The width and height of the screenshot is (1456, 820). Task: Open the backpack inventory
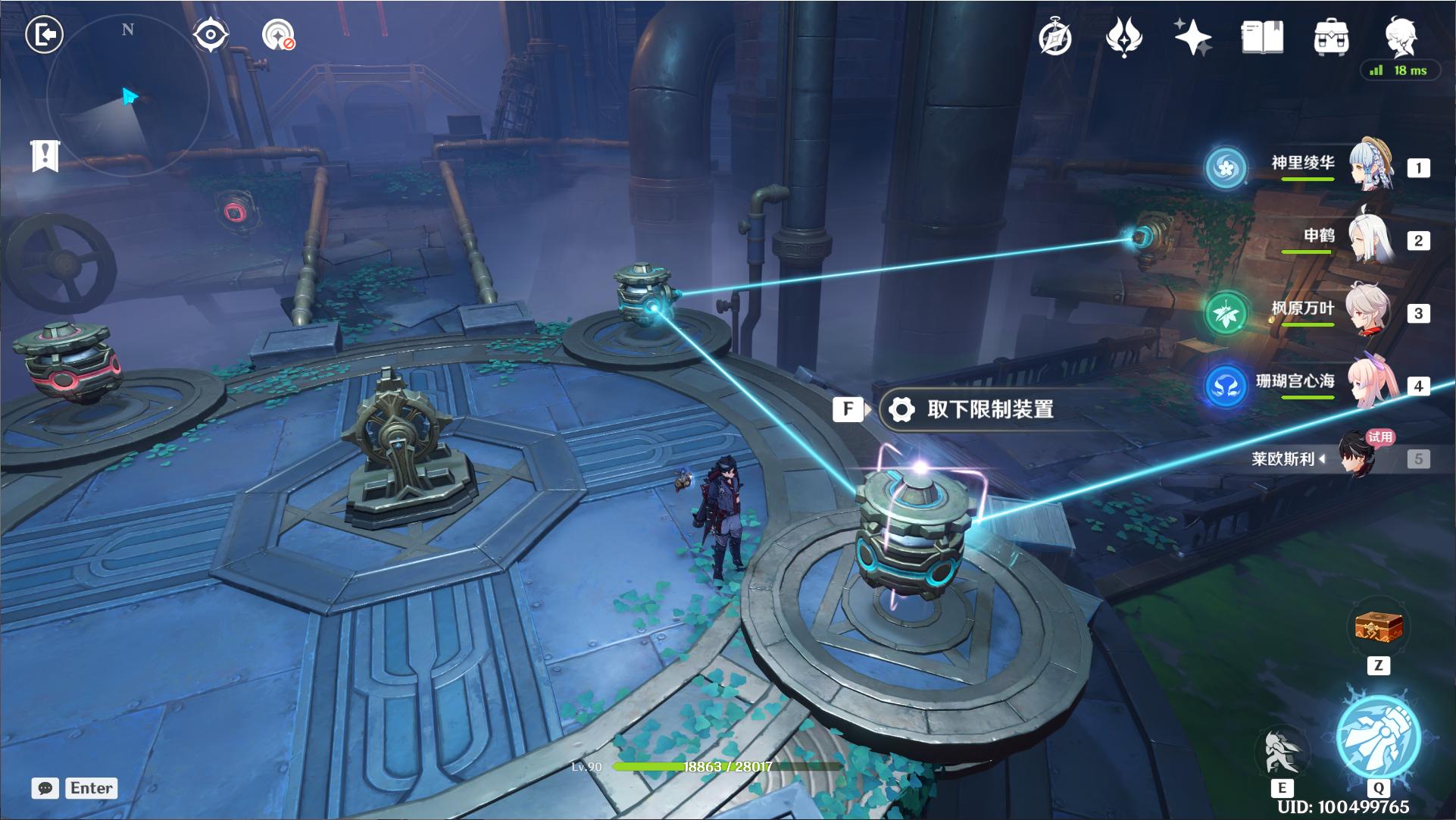(x=1331, y=37)
